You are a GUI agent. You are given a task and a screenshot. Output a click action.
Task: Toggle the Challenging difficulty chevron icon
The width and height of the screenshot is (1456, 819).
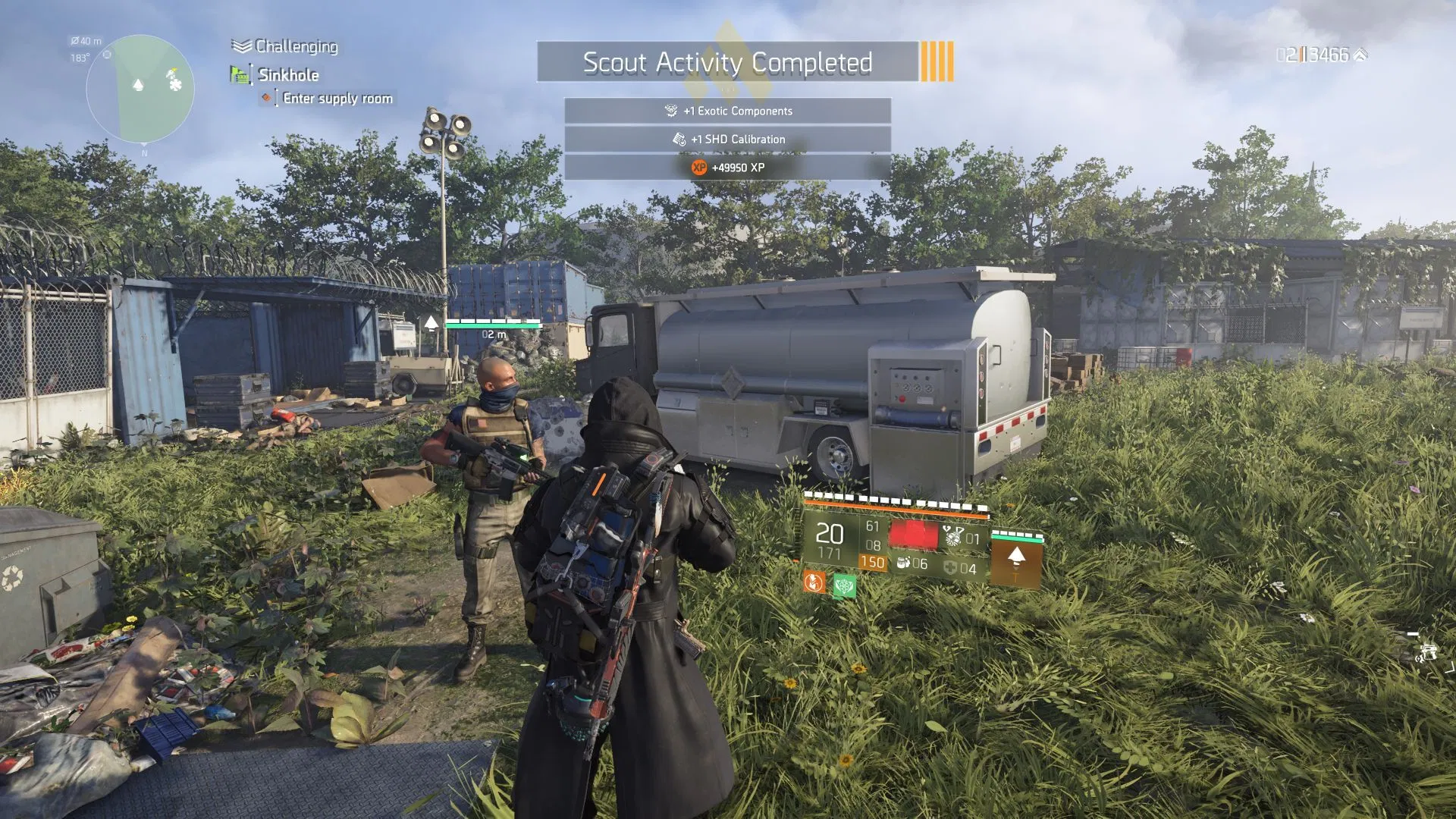[240, 45]
